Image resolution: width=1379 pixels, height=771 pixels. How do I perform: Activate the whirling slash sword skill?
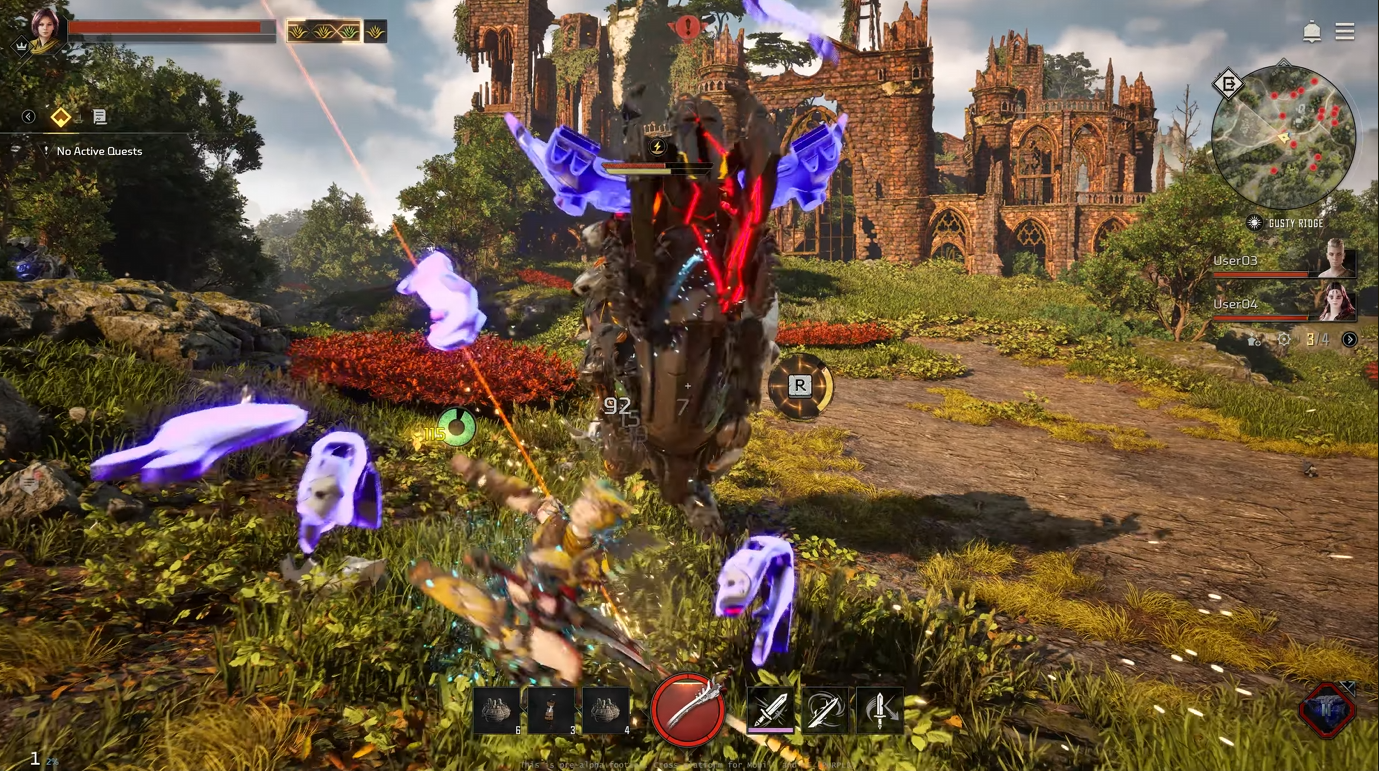click(825, 711)
